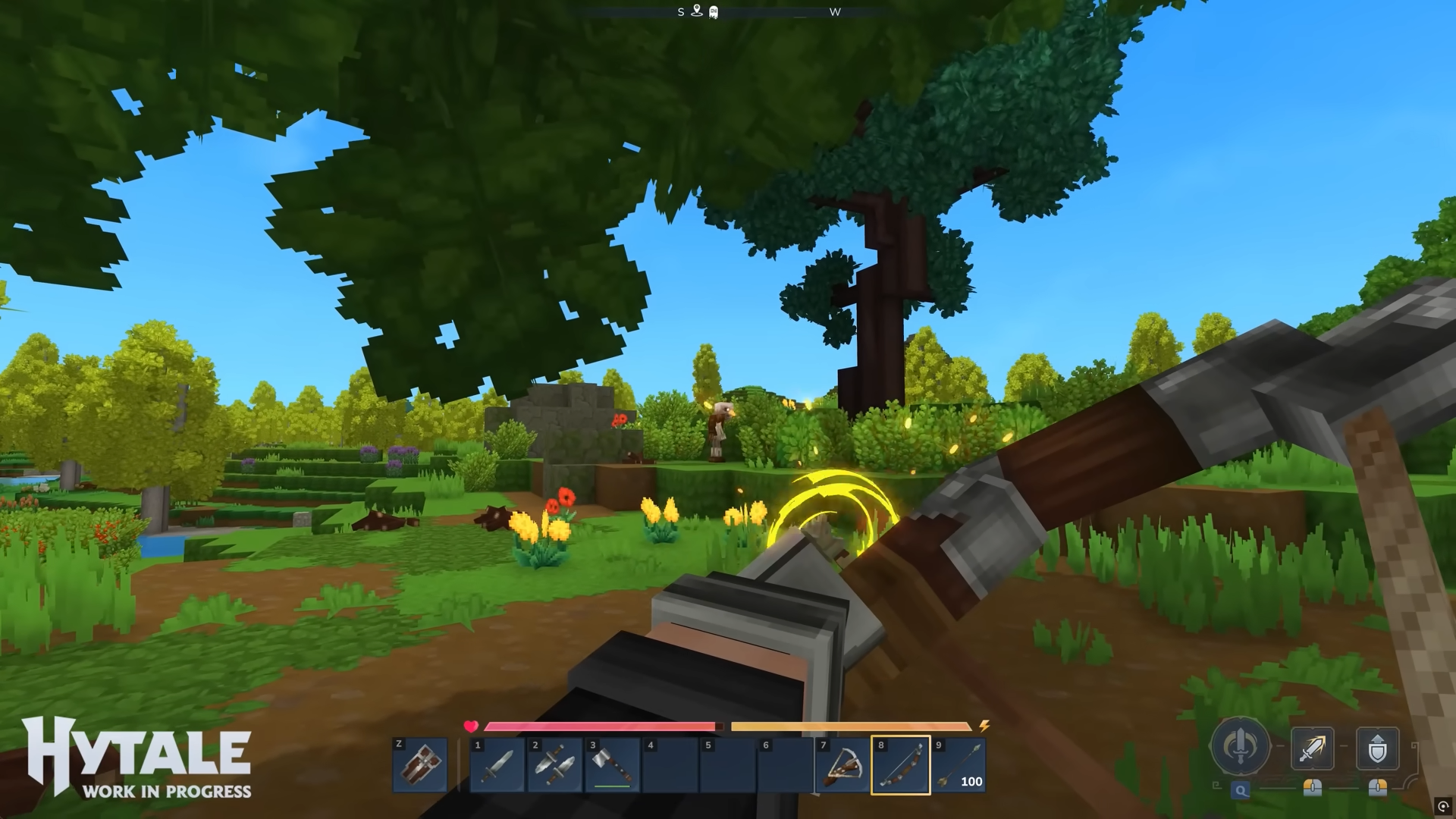
Task: Use the glowing sword attack ability
Action: (1312, 748)
